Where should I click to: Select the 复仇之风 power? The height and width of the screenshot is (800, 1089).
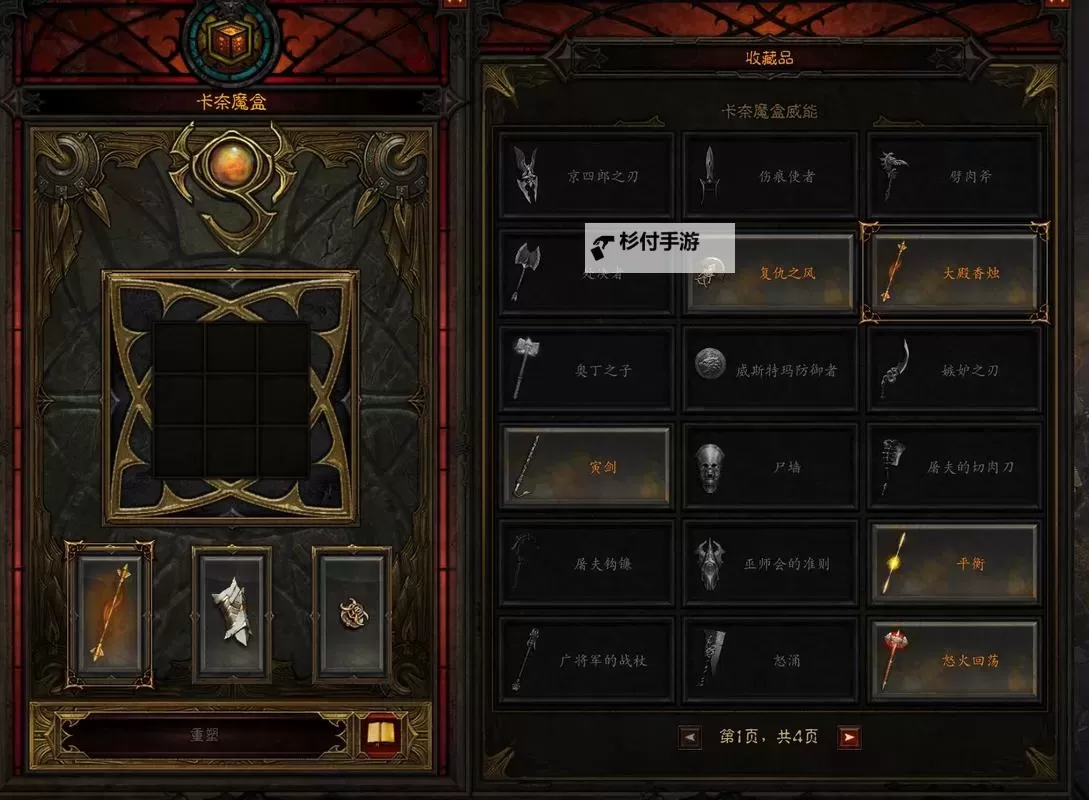(770, 273)
